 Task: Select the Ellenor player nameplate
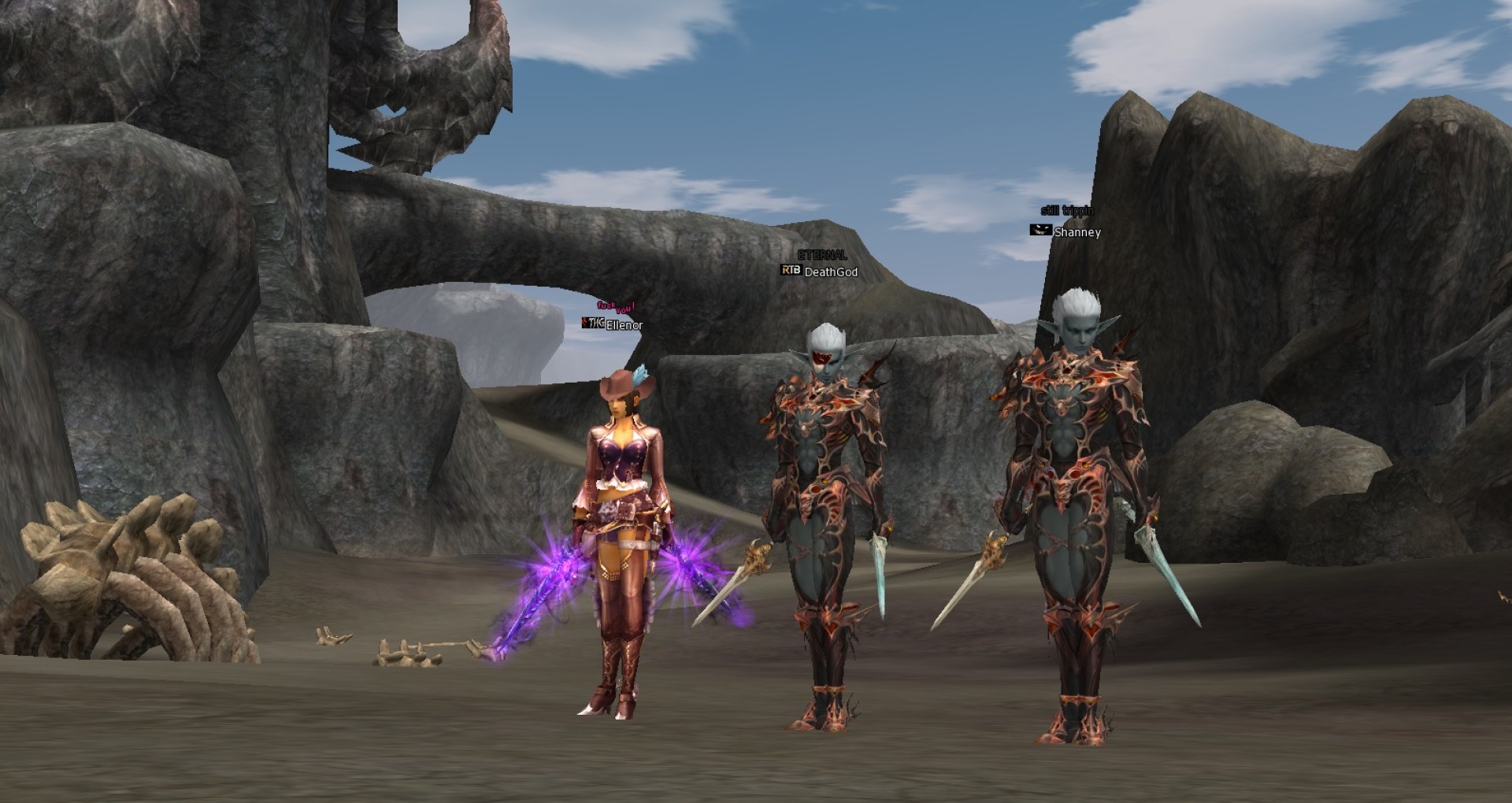(x=624, y=325)
